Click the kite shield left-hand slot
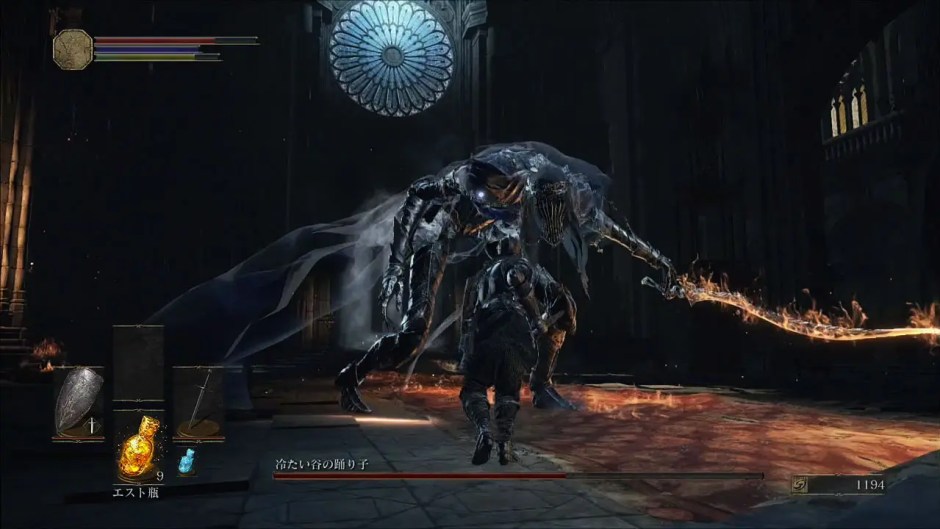Image resolution: width=940 pixels, height=529 pixels. coord(78,403)
